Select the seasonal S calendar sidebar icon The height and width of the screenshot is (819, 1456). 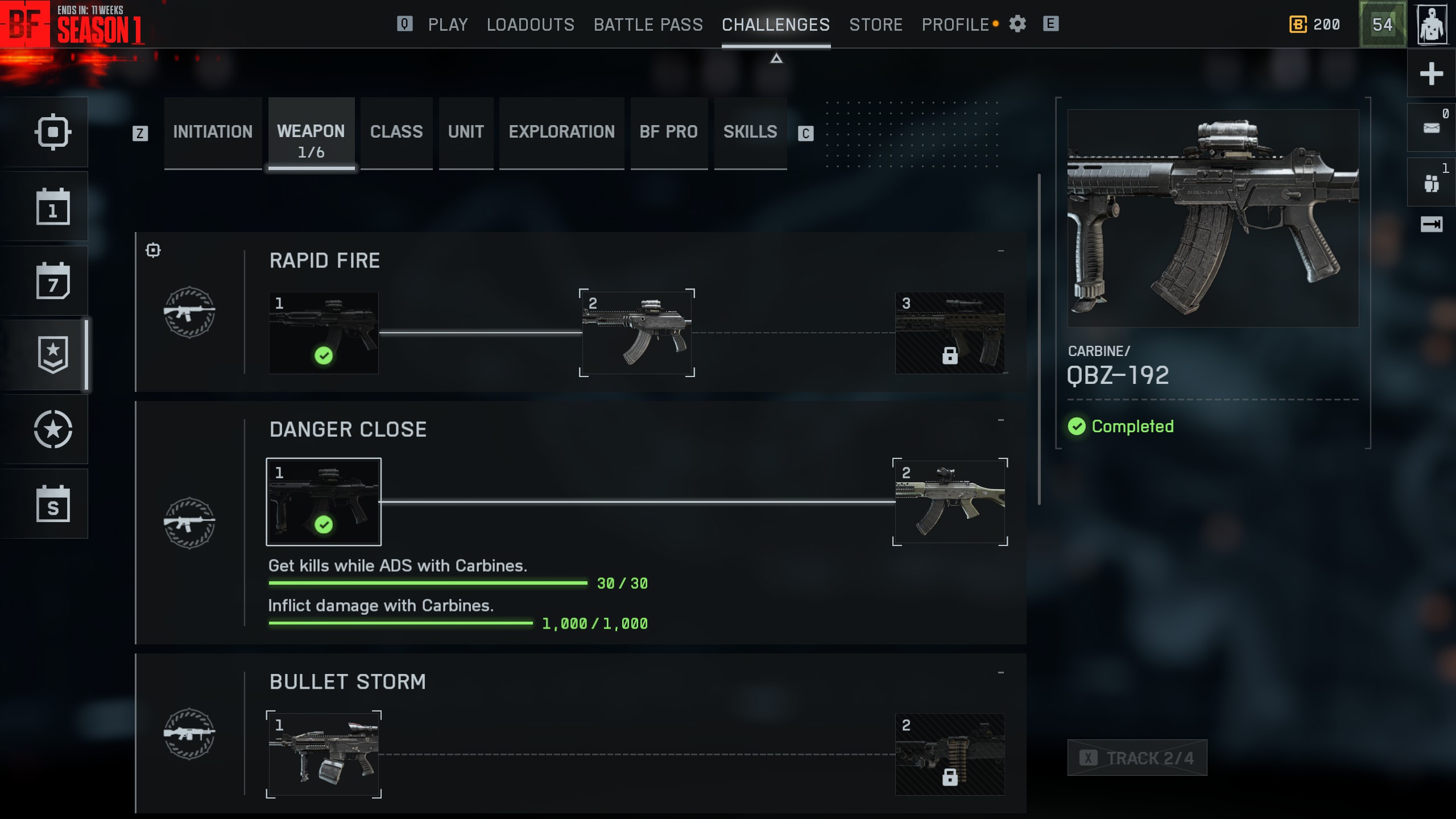click(53, 504)
